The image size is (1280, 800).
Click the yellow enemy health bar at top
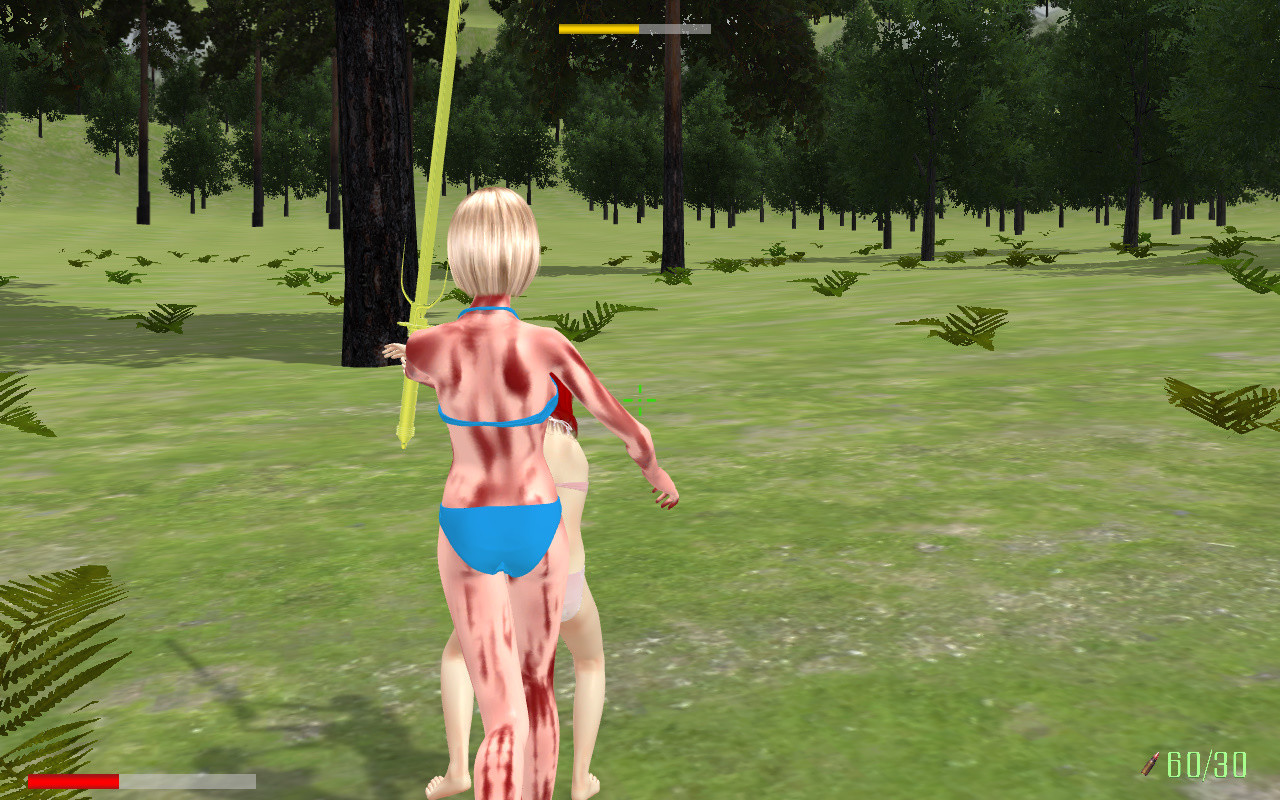tap(600, 30)
